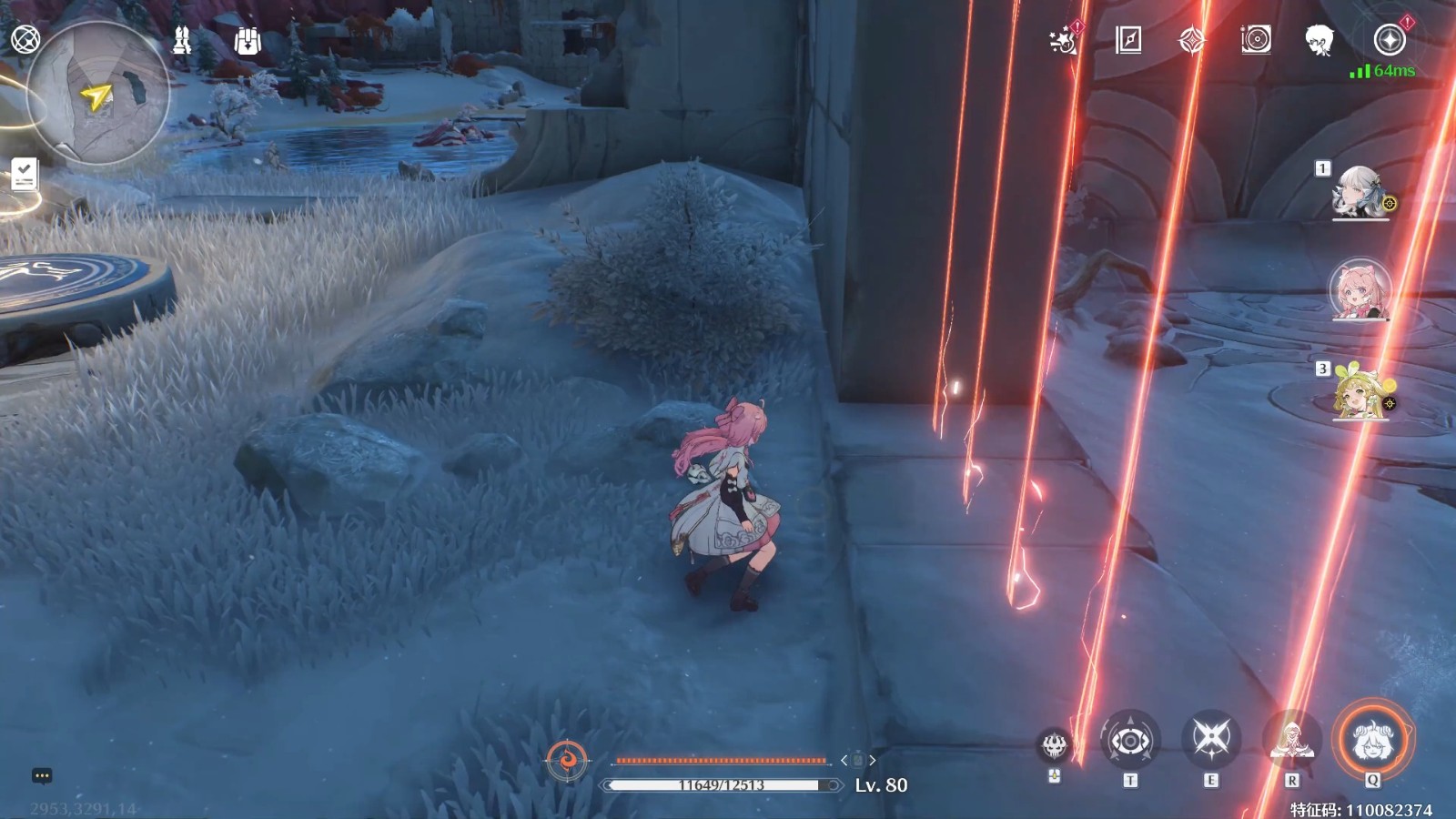Open the chess pieces icon menu
The width and height of the screenshot is (1456, 819).
click(x=182, y=40)
